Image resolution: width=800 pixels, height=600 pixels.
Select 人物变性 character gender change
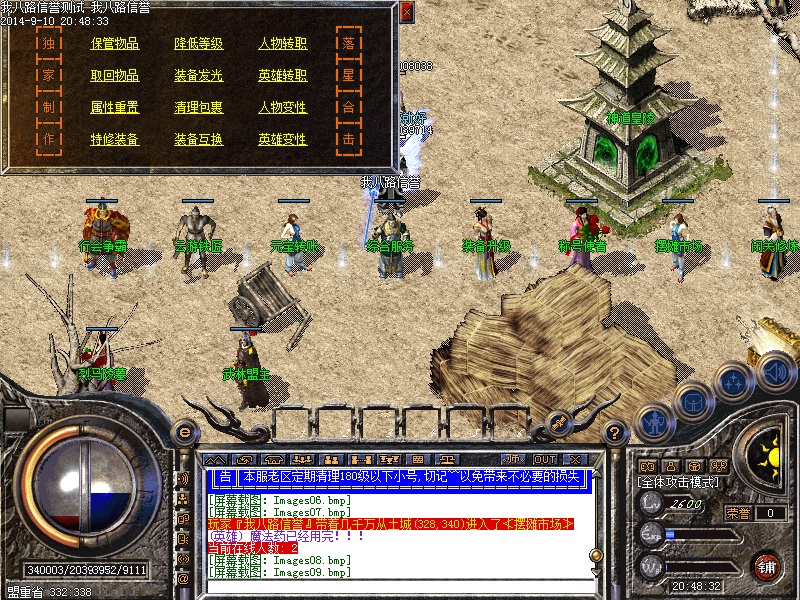pos(283,108)
